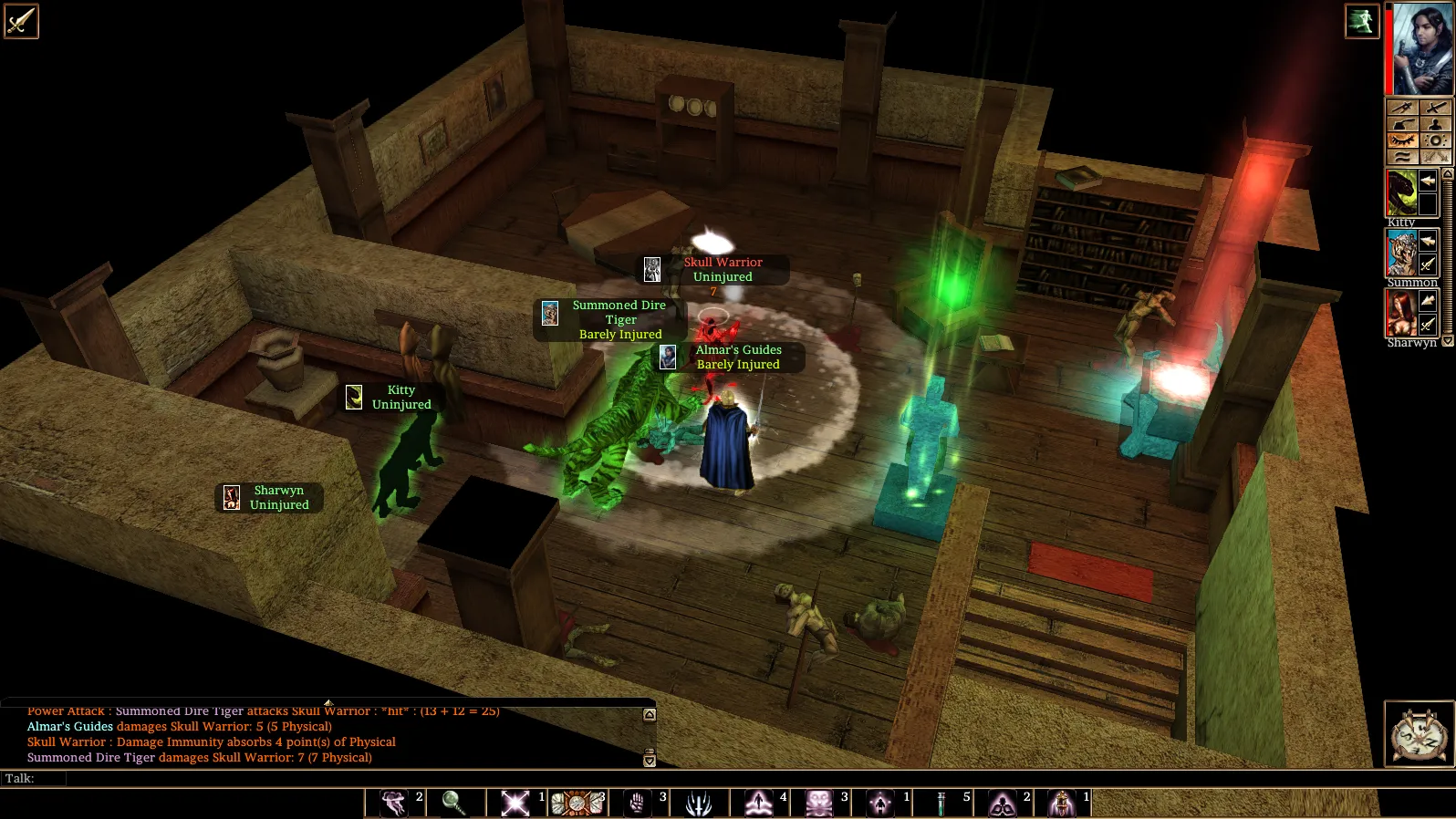
Task: Click the crossed weapons icon beside Sharwyn
Action: [1429, 324]
